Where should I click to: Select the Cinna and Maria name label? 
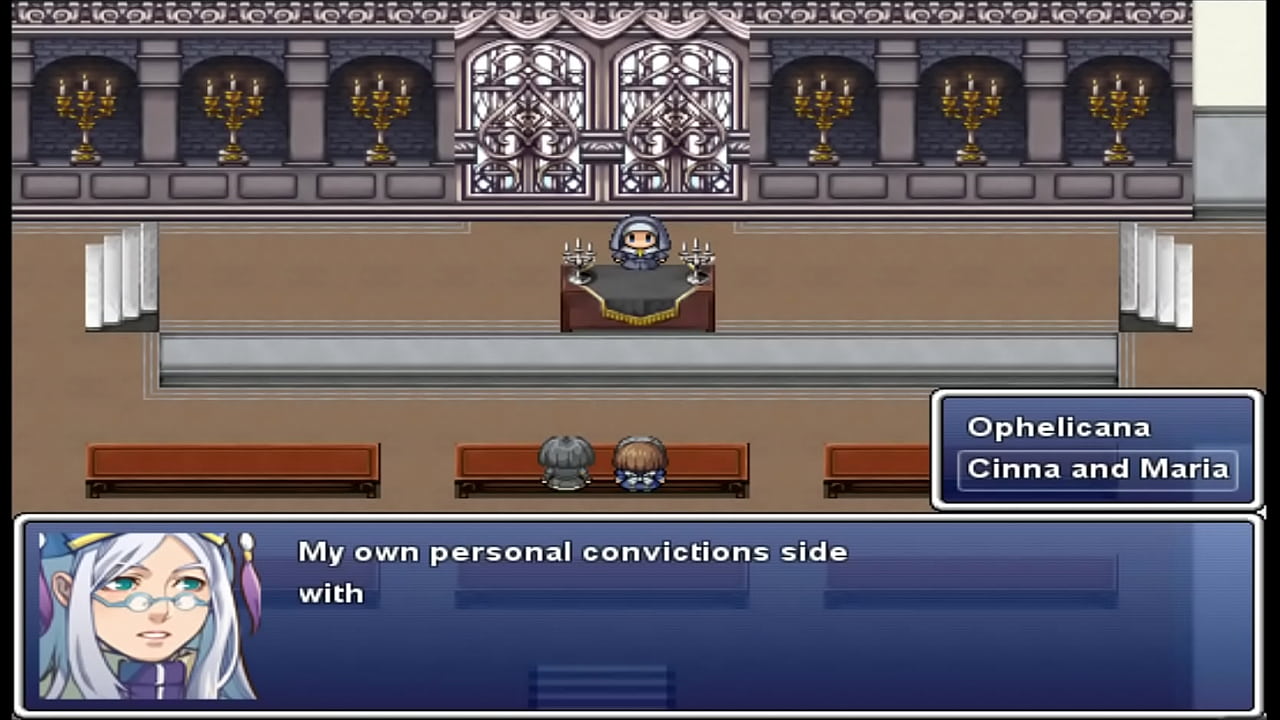pos(1097,468)
